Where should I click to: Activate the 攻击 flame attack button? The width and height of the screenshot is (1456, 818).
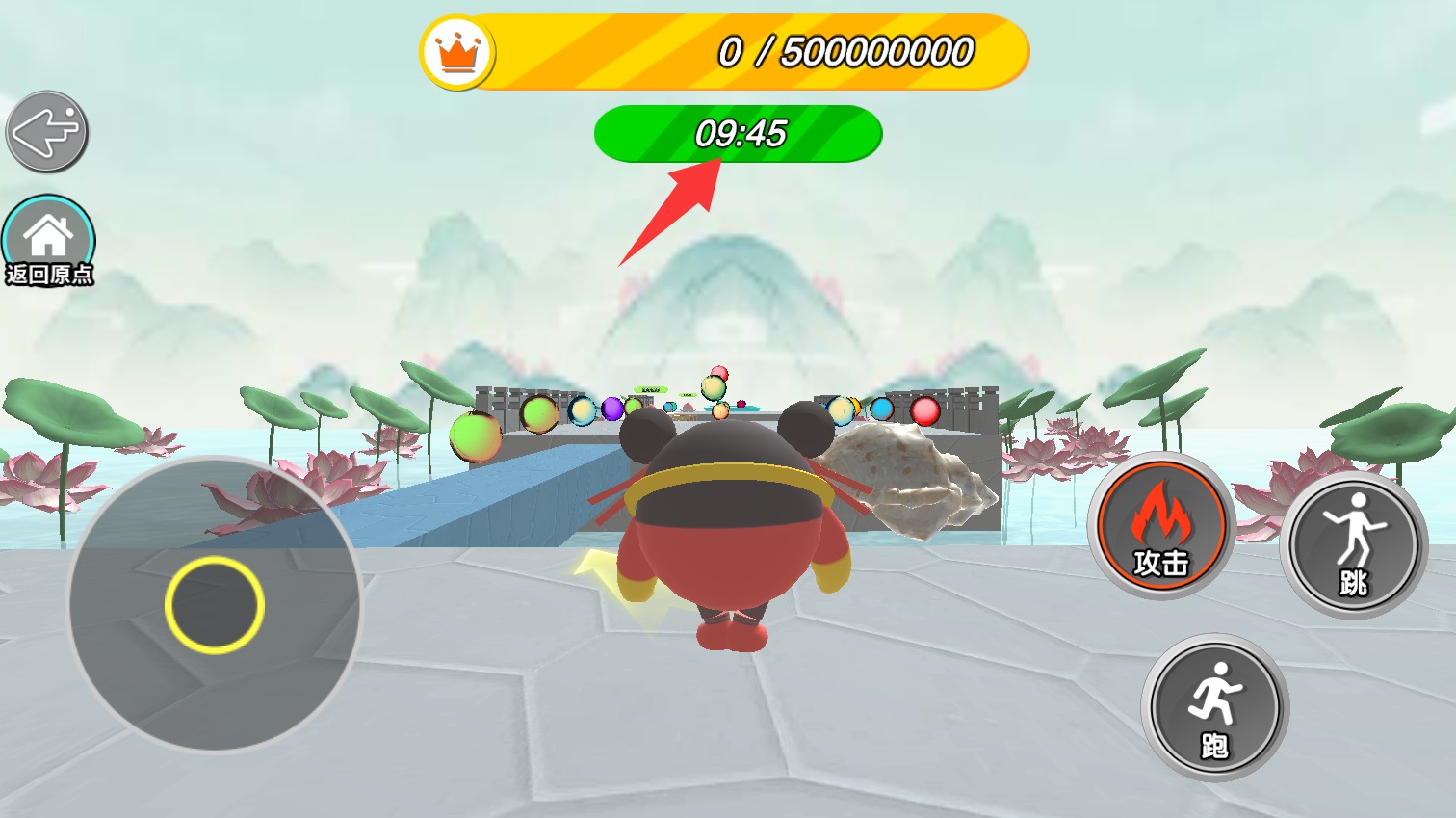pyautogui.click(x=1161, y=525)
